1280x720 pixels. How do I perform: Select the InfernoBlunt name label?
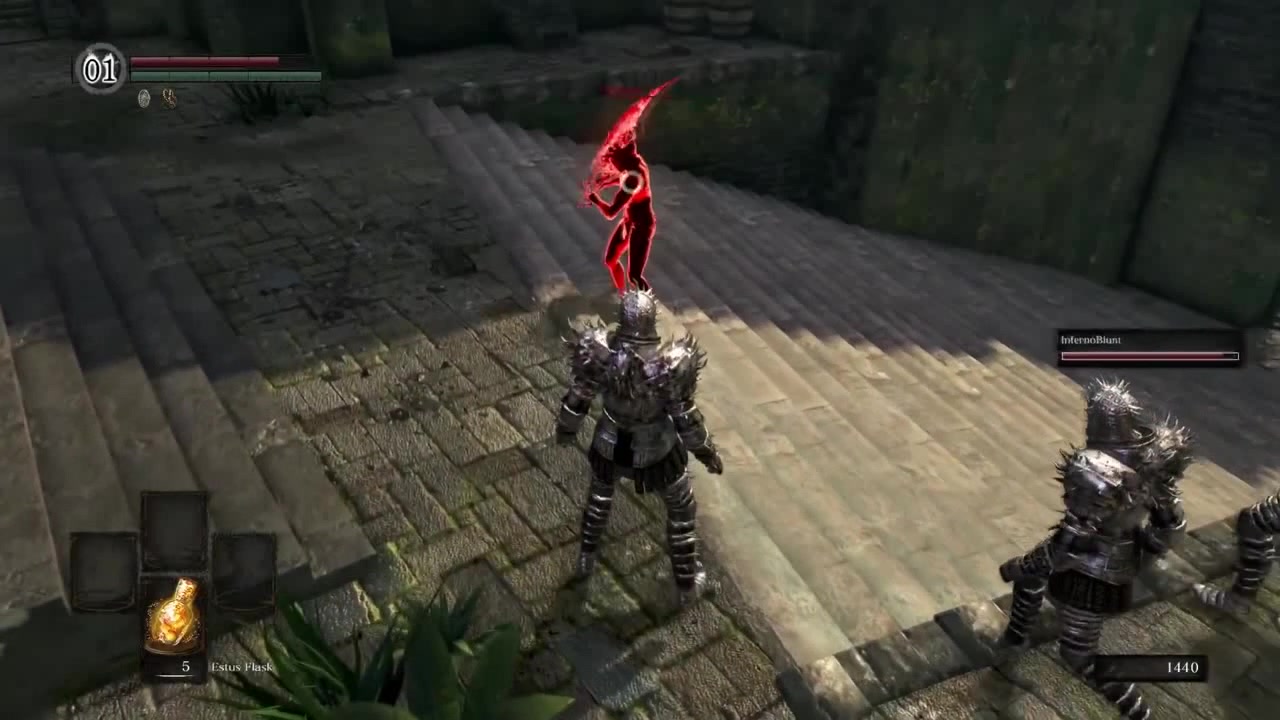1090,340
